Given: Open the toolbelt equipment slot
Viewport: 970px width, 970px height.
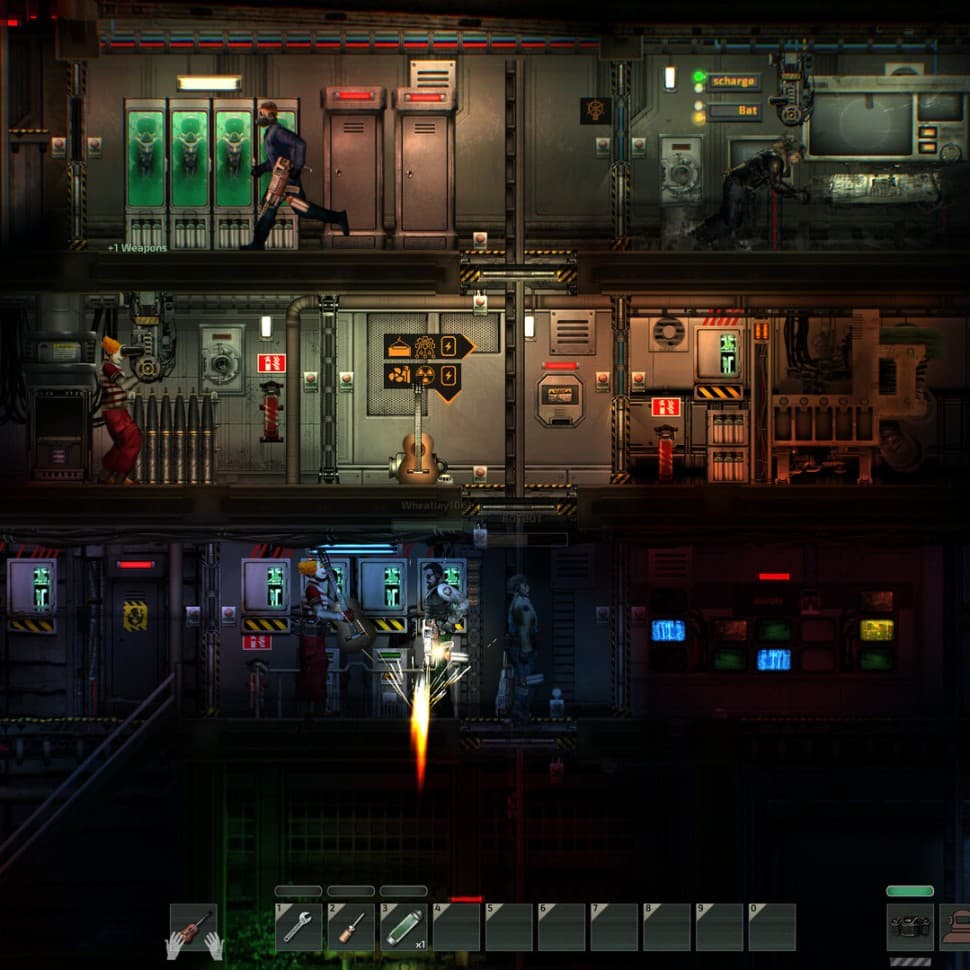Looking at the screenshot, I should pyautogui.click(x=909, y=926).
